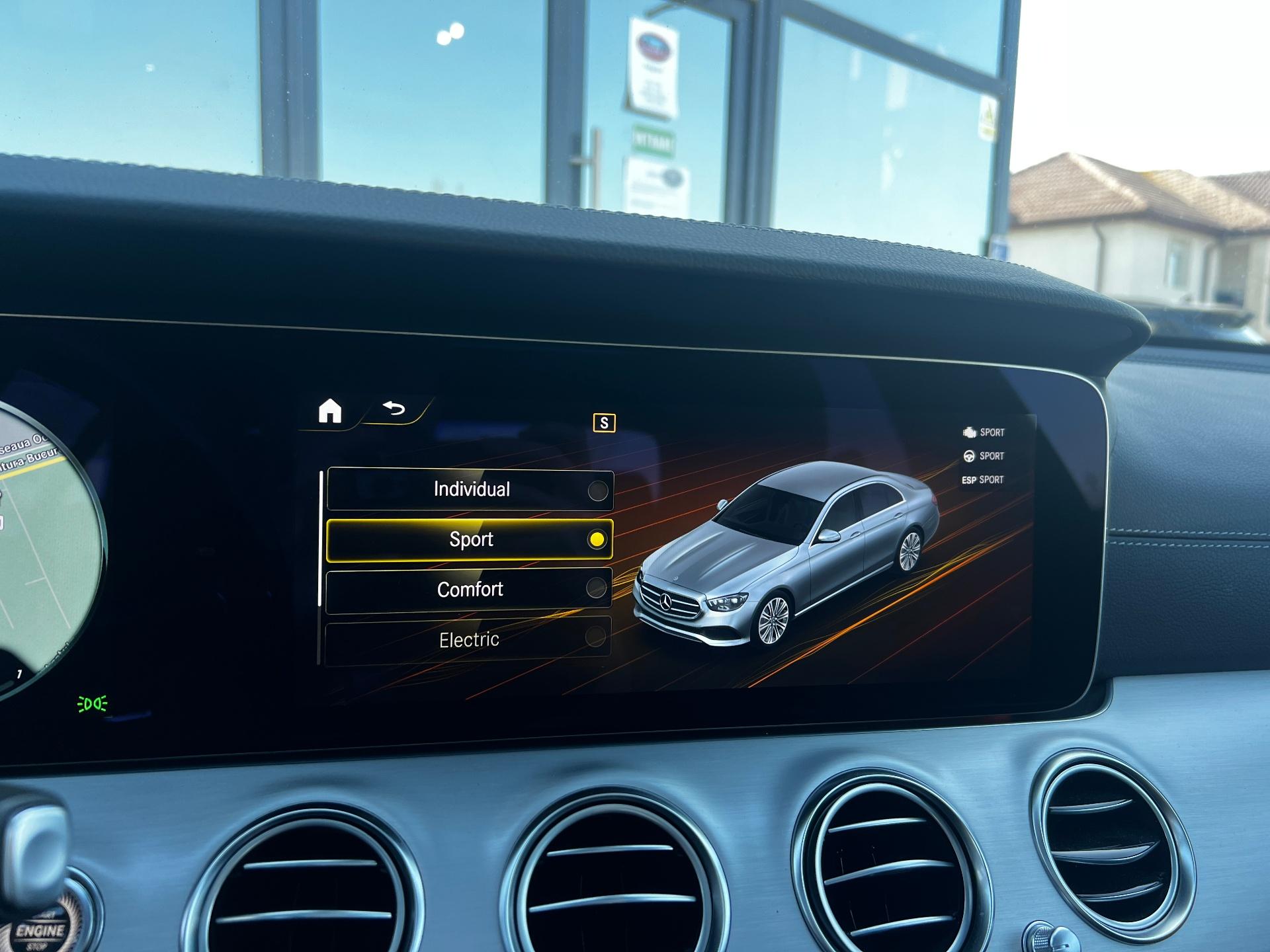Choose the Sport drive mode

[470, 539]
